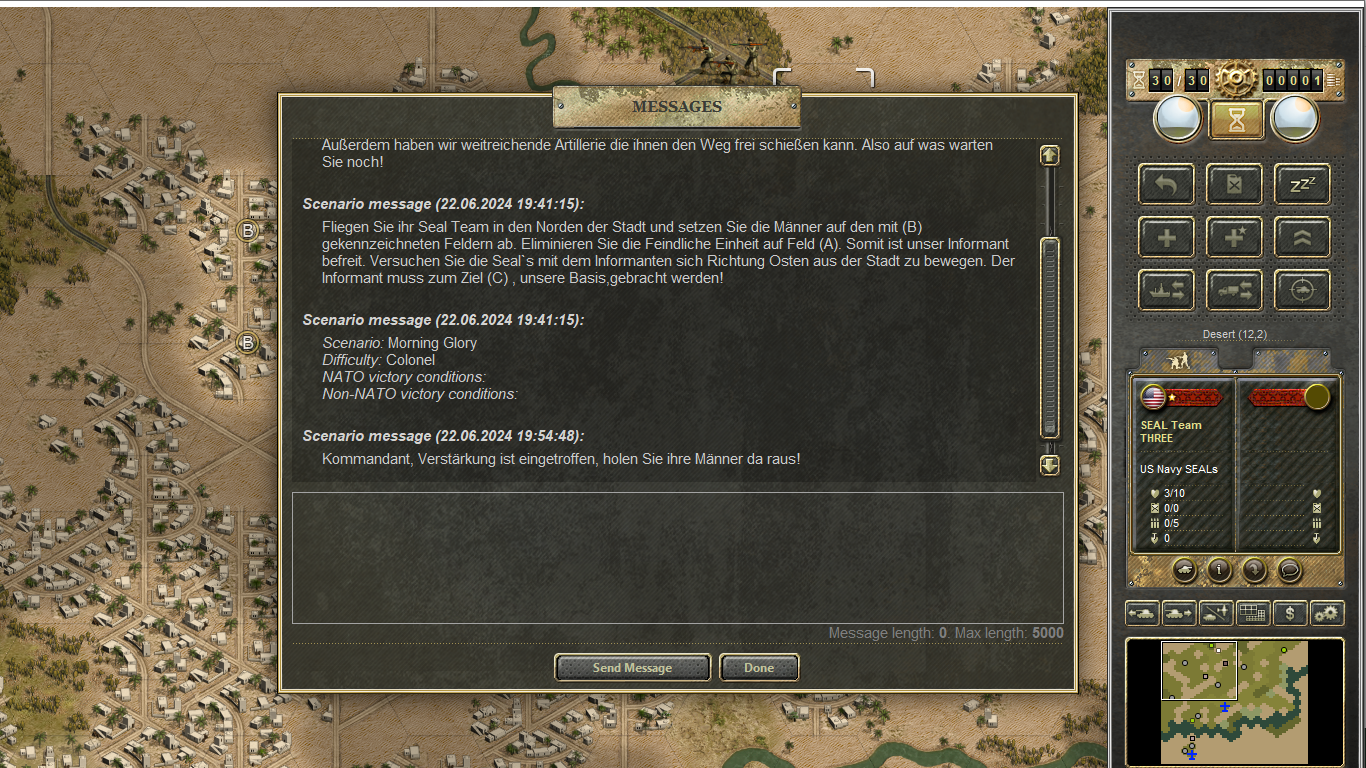End the turn with the hourglass button

(1236, 120)
